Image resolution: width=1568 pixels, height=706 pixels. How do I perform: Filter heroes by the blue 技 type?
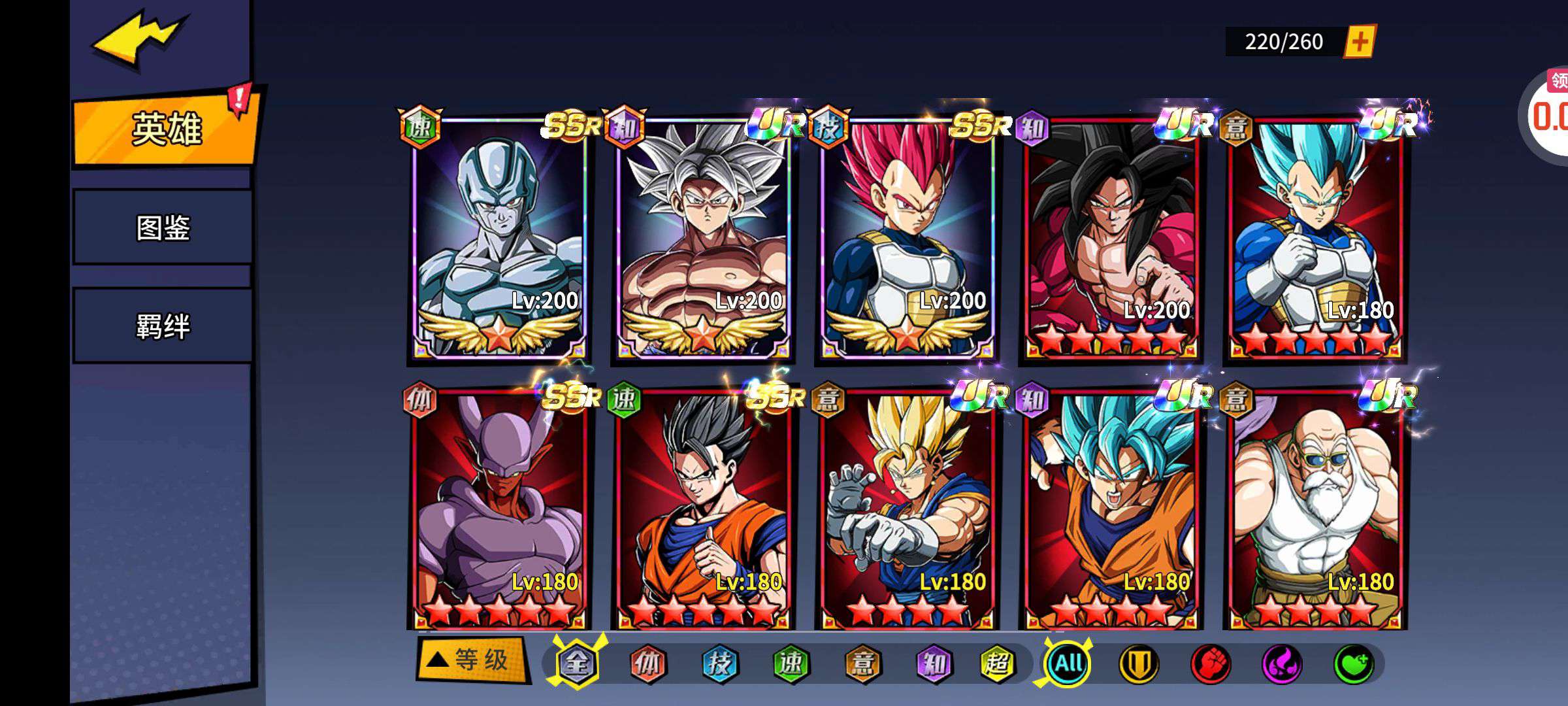pos(719,664)
